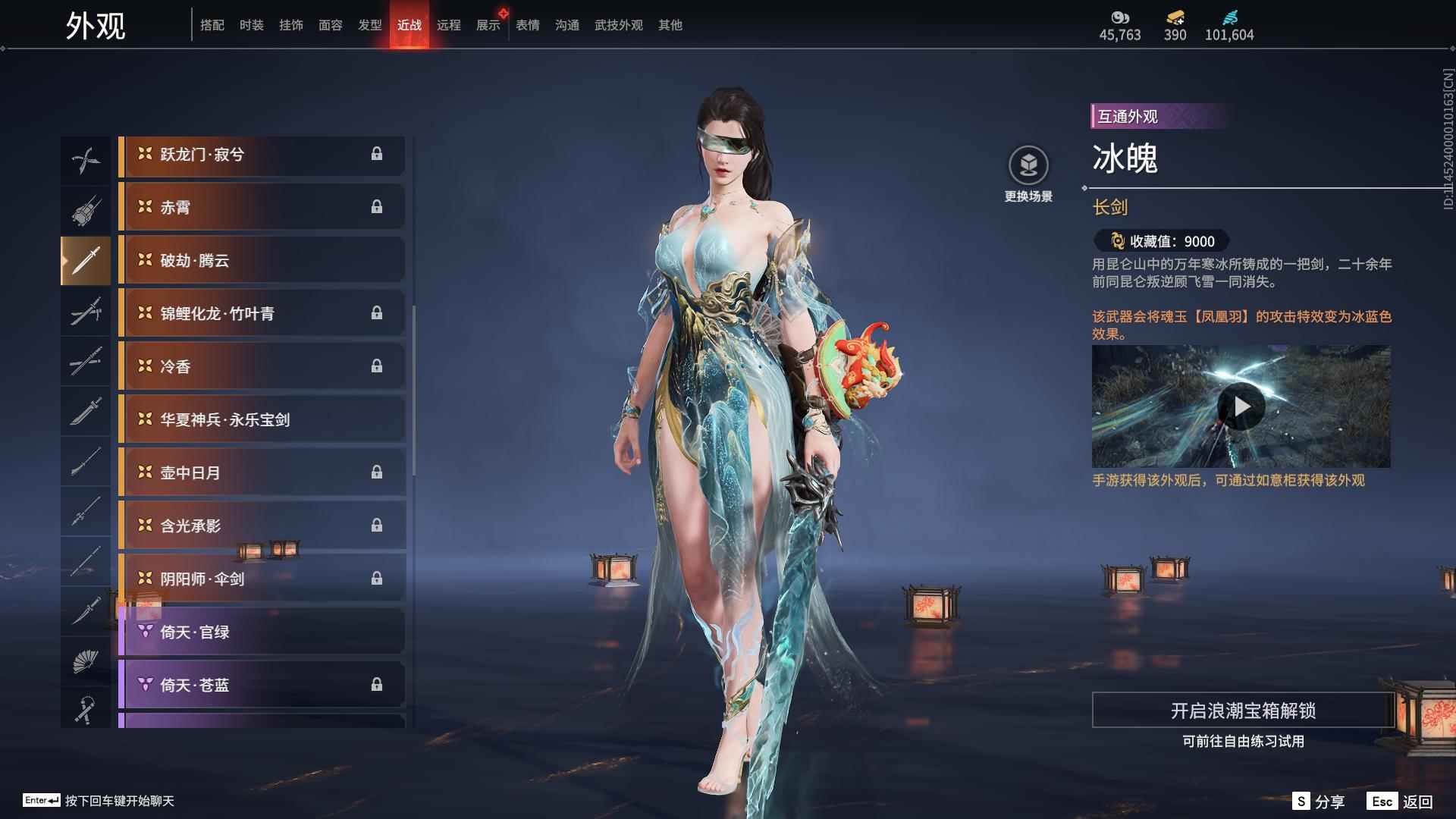Click 开启浪潮宝箱解锁 unlock button
The width and height of the screenshot is (1456, 819).
pos(1242,711)
